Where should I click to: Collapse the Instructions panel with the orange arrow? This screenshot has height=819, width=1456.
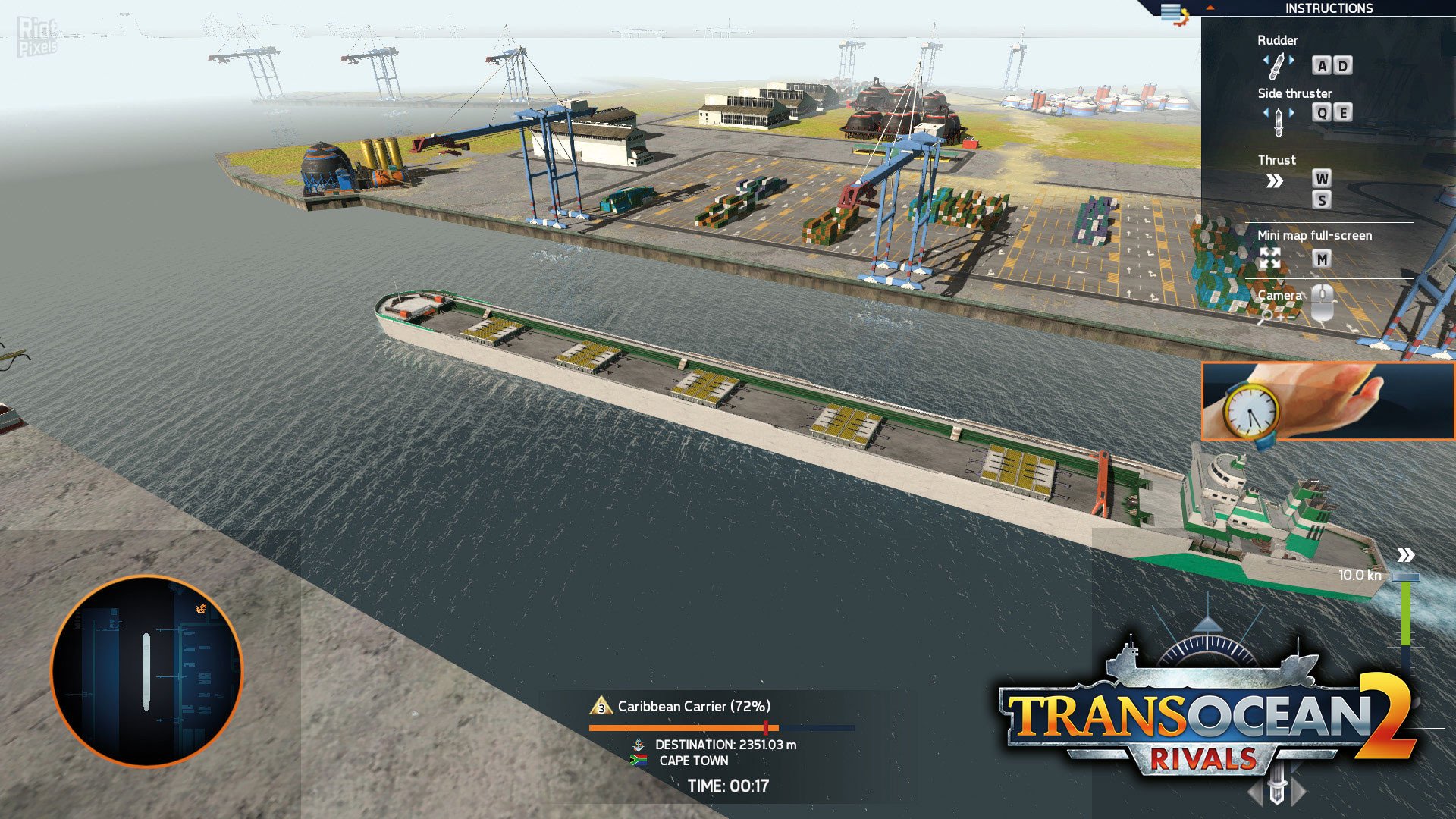coord(1210,8)
